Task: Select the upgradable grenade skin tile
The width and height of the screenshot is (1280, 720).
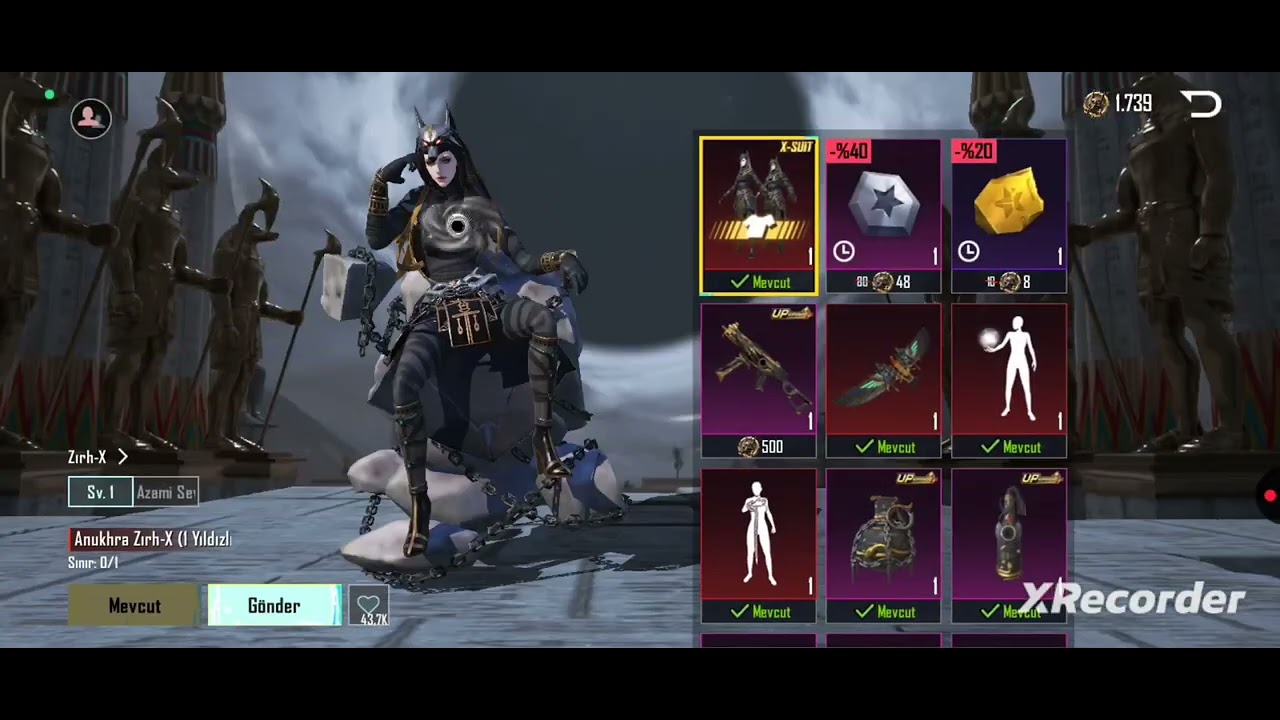Action: [883, 545]
